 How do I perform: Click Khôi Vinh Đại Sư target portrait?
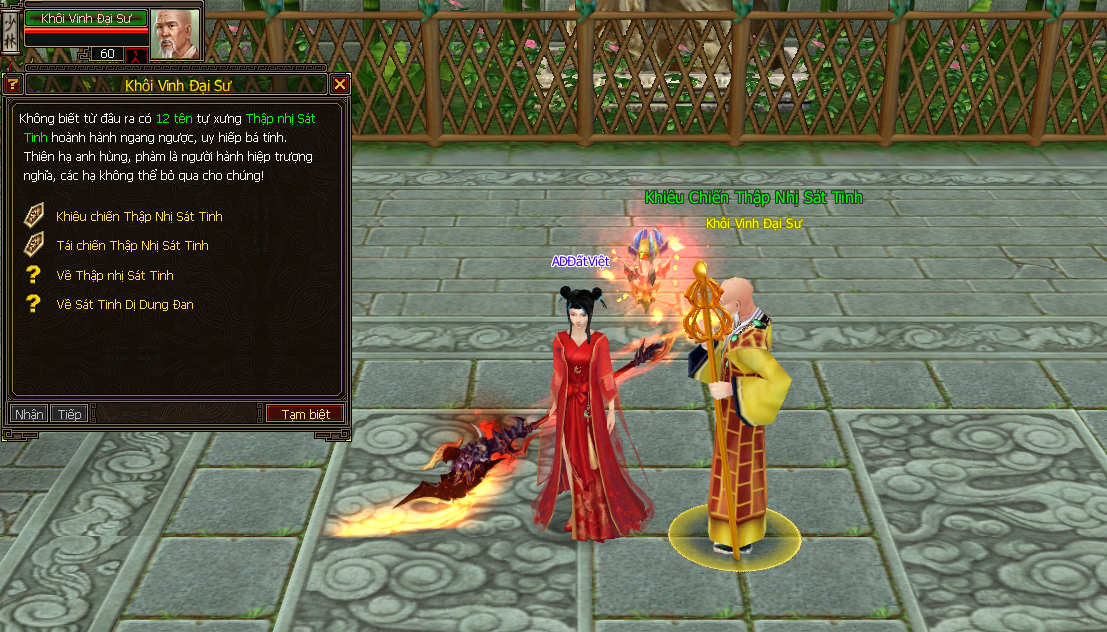click(x=175, y=33)
